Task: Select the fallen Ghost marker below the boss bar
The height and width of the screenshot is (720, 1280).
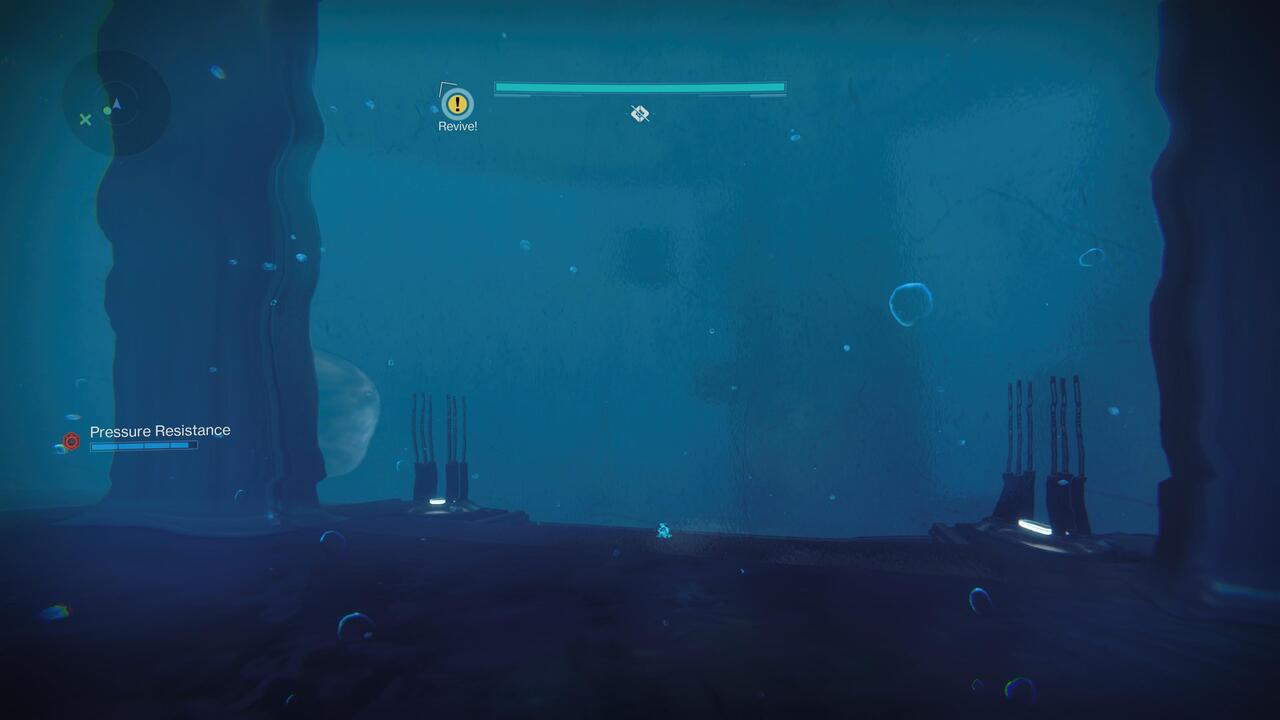Action: pos(638,113)
